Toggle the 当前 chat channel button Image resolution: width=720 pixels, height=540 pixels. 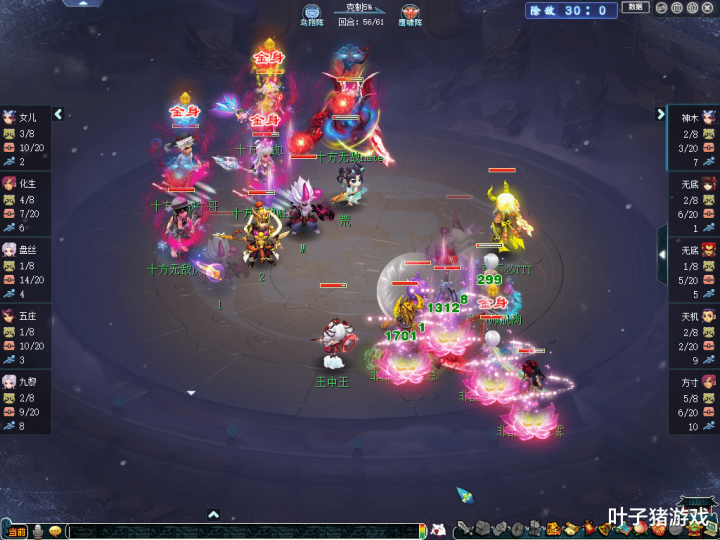[x=16, y=531]
